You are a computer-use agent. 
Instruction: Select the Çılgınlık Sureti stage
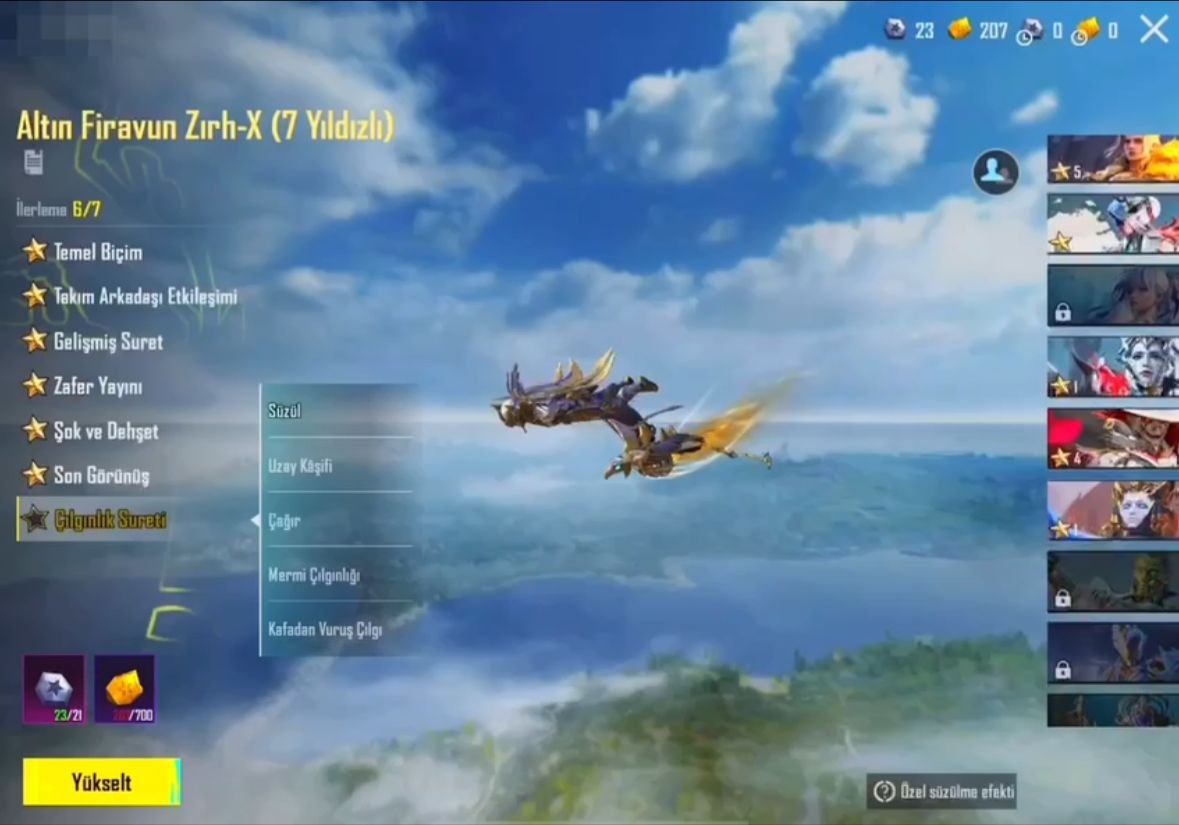point(108,520)
